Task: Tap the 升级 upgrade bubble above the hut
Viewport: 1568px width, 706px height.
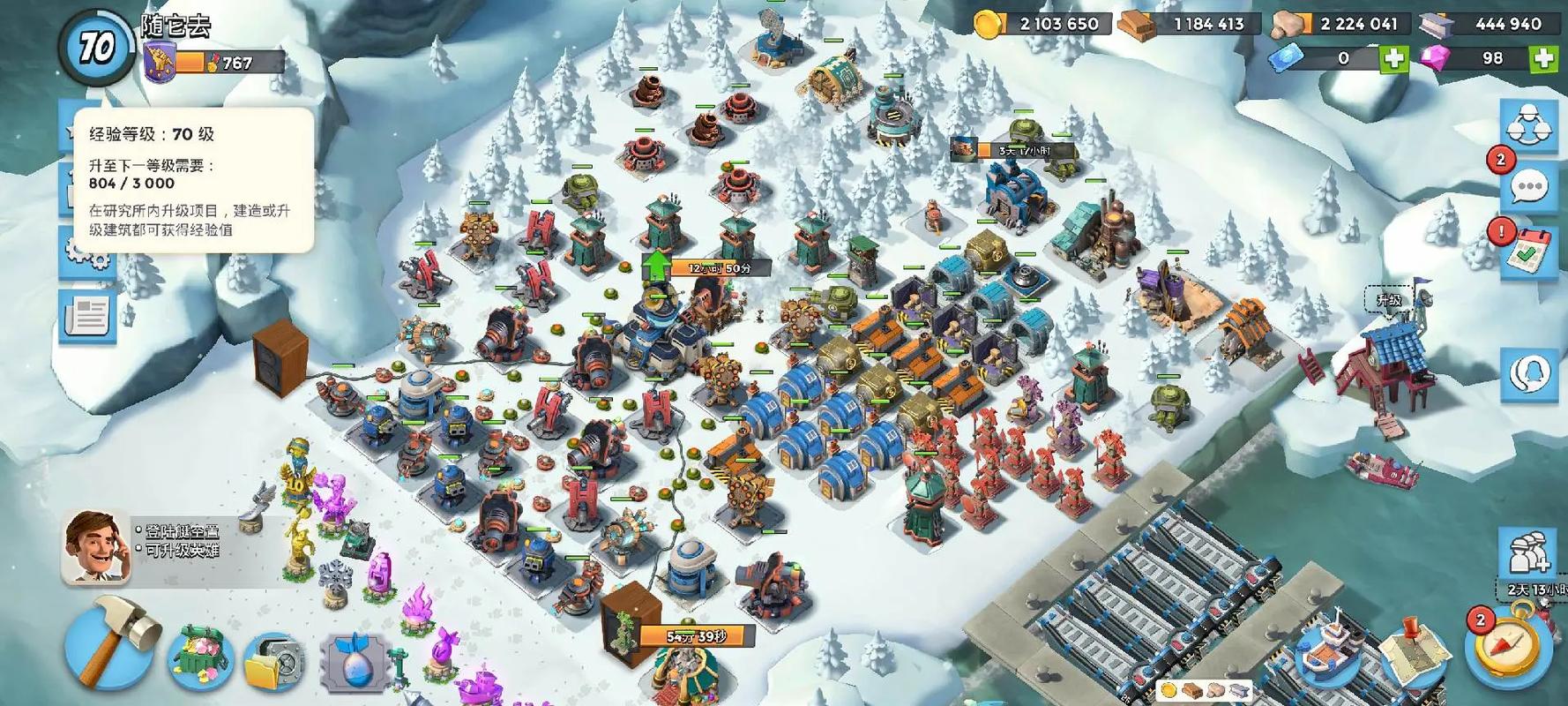Action: click(x=1389, y=300)
